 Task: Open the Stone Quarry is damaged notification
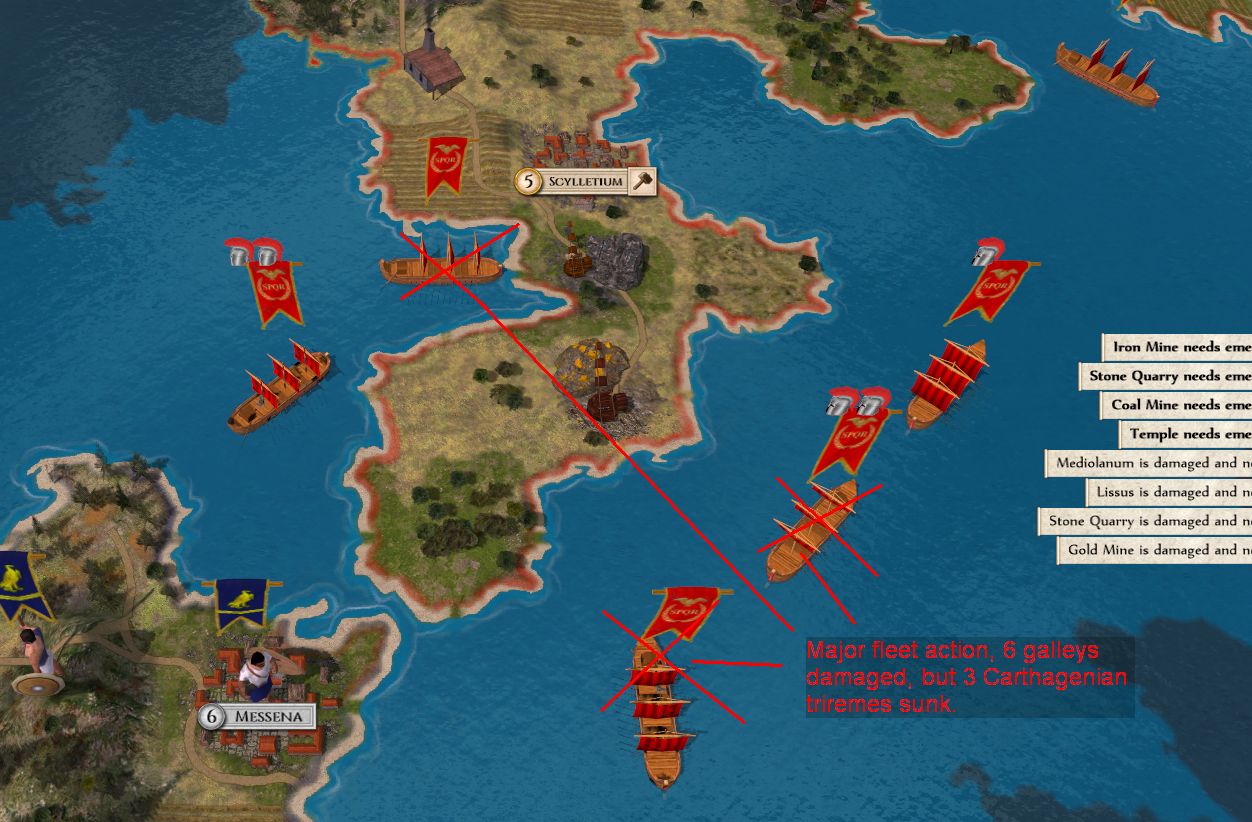(1147, 521)
